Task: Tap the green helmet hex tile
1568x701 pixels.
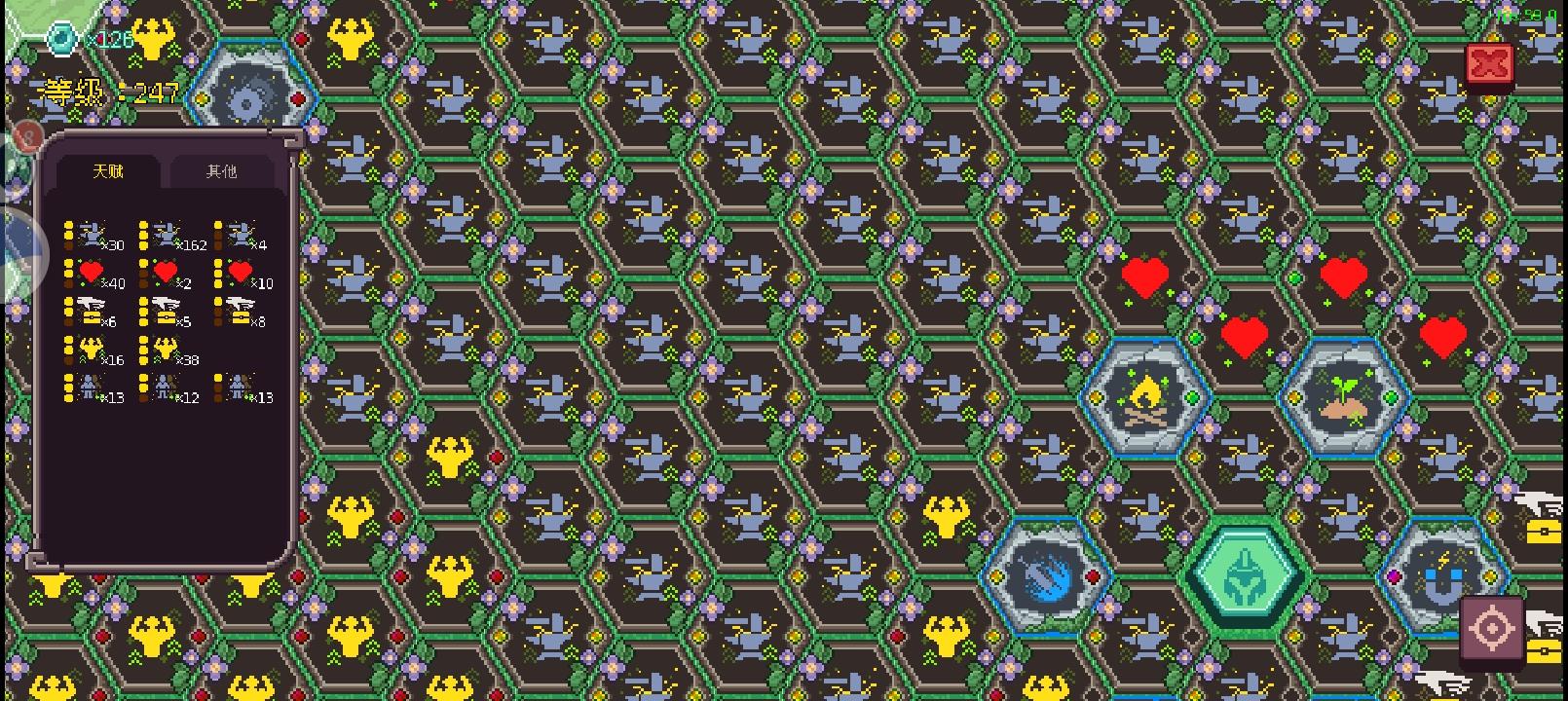Action: 1248,574
